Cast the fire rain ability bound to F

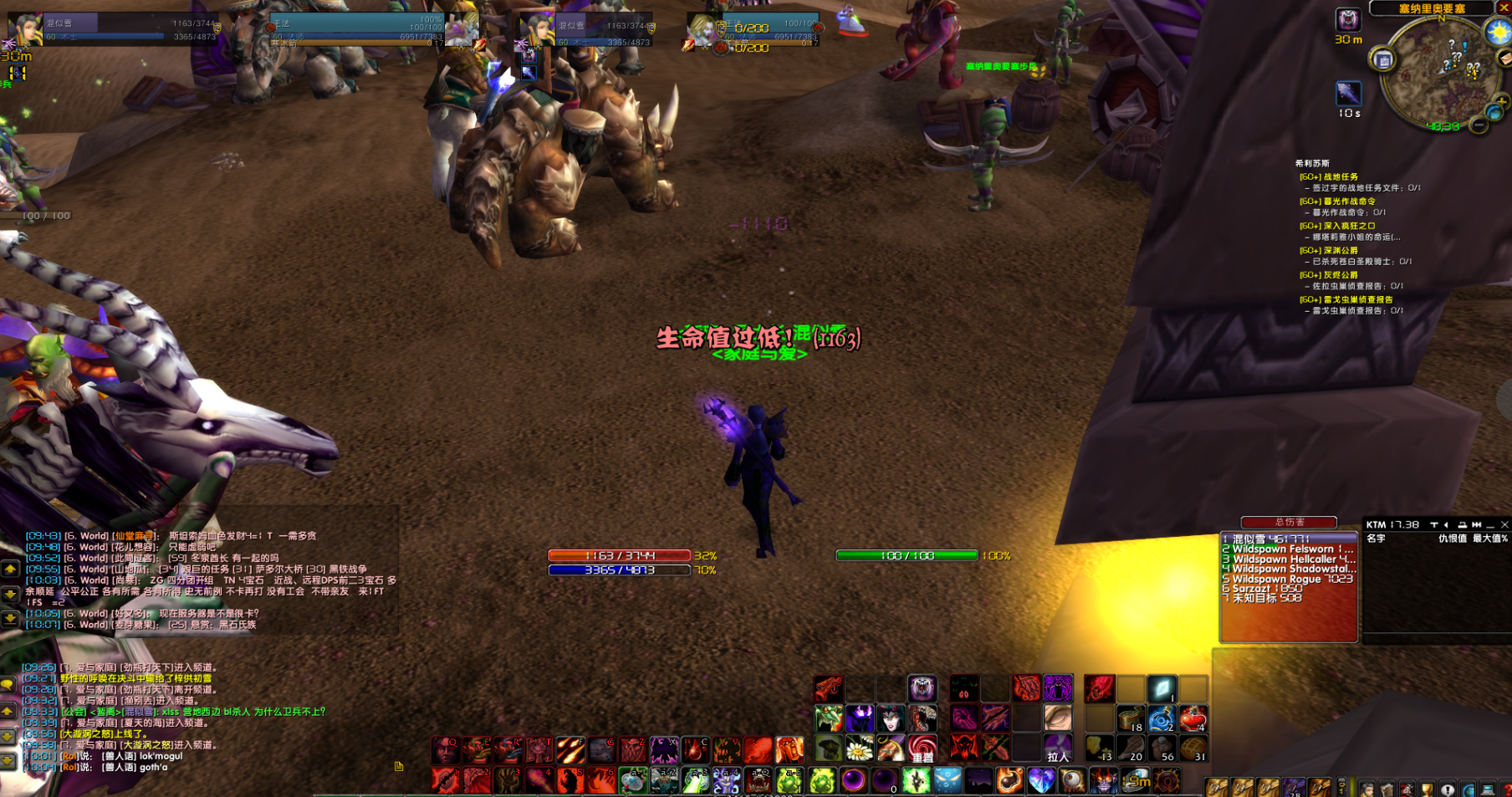click(570, 749)
